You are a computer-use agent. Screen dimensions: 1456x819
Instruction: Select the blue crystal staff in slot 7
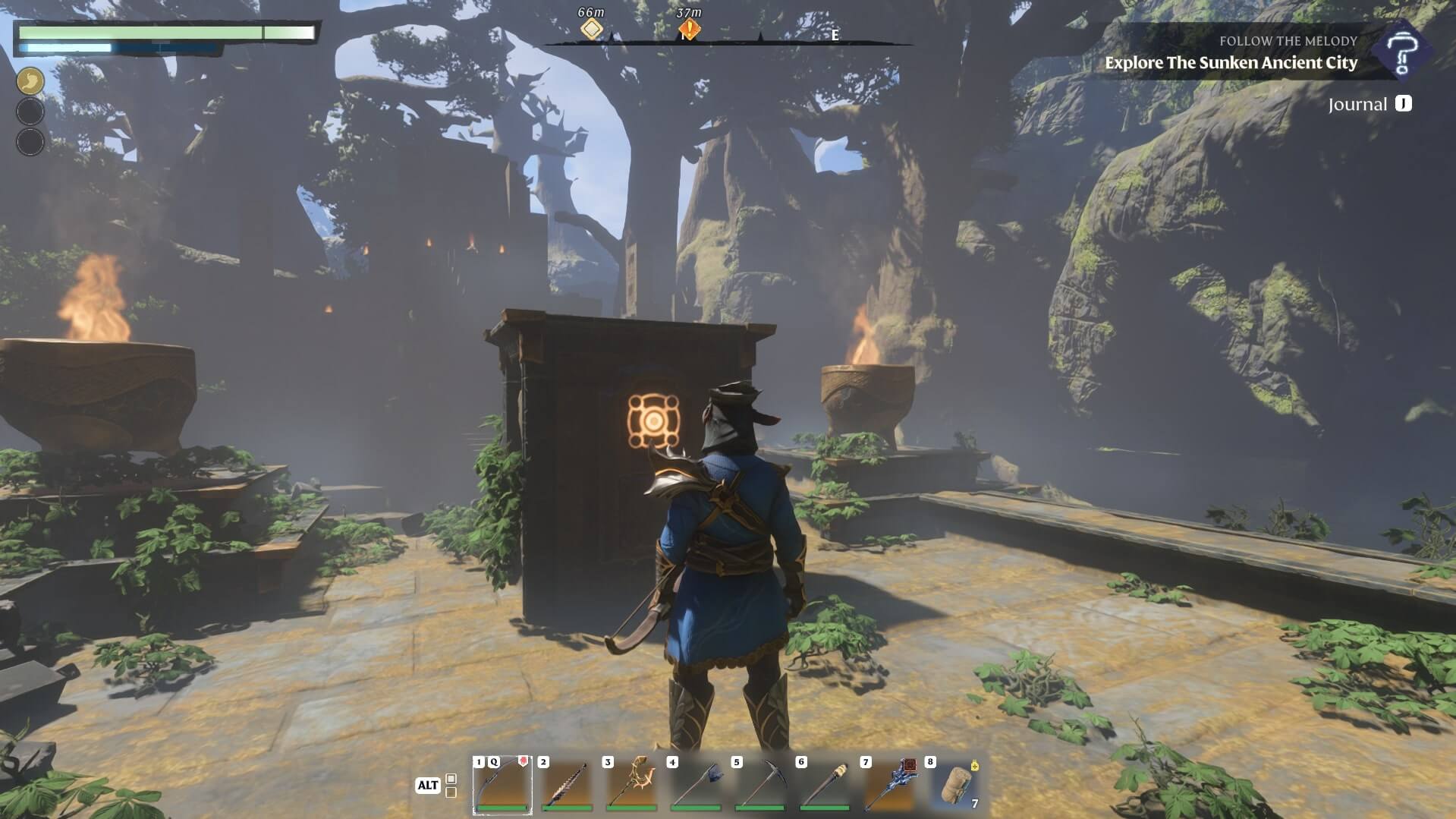(x=889, y=784)
